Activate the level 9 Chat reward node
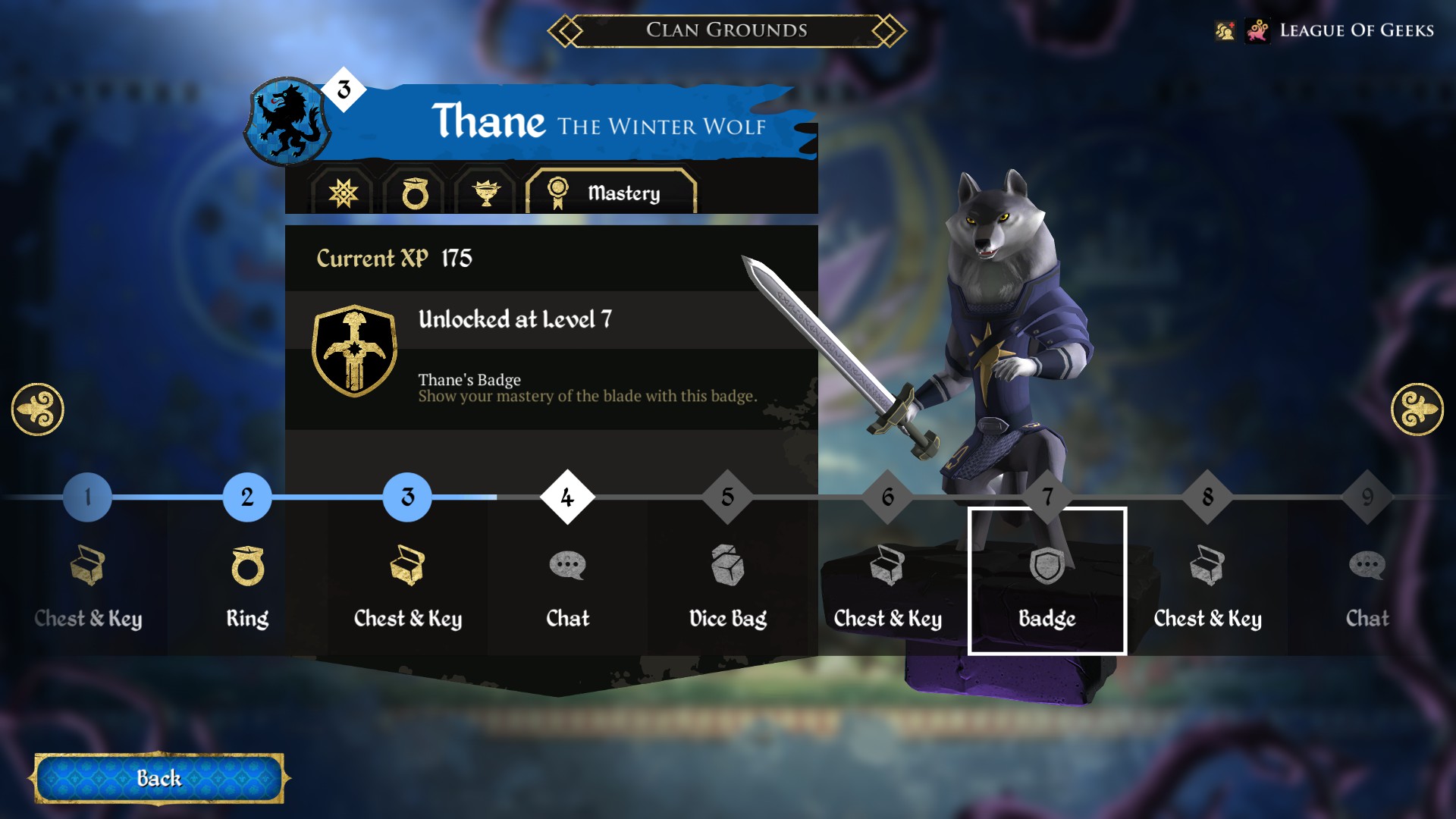1456x819 pixels. [1367, 566]
